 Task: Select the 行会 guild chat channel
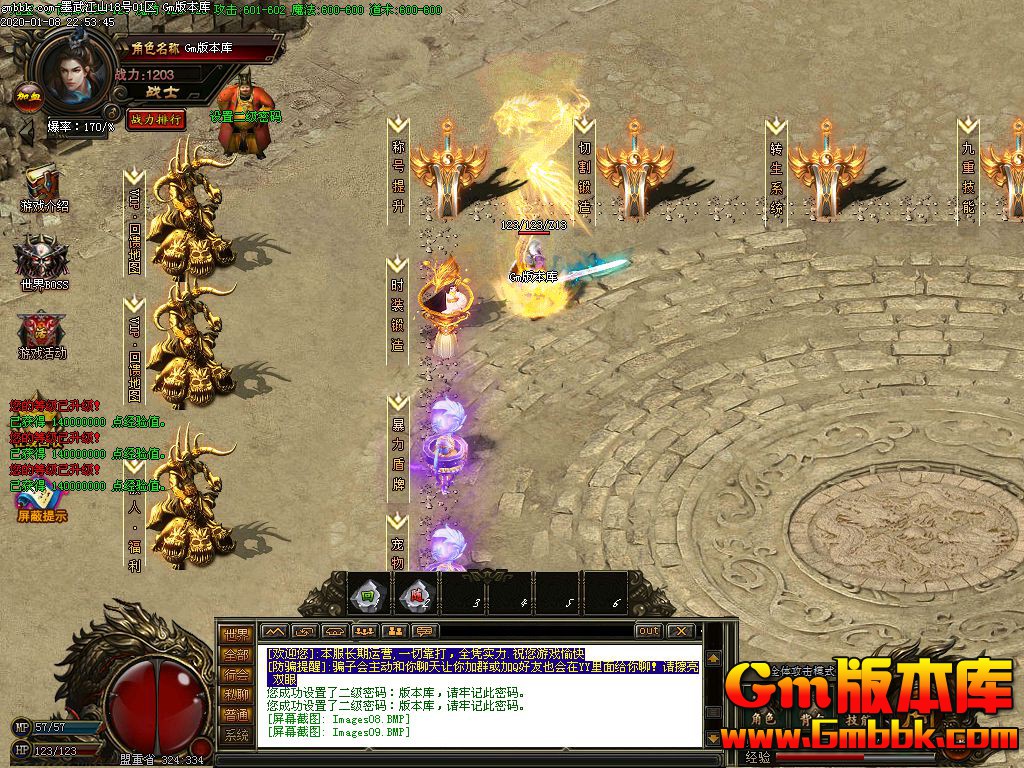(236, 674)
